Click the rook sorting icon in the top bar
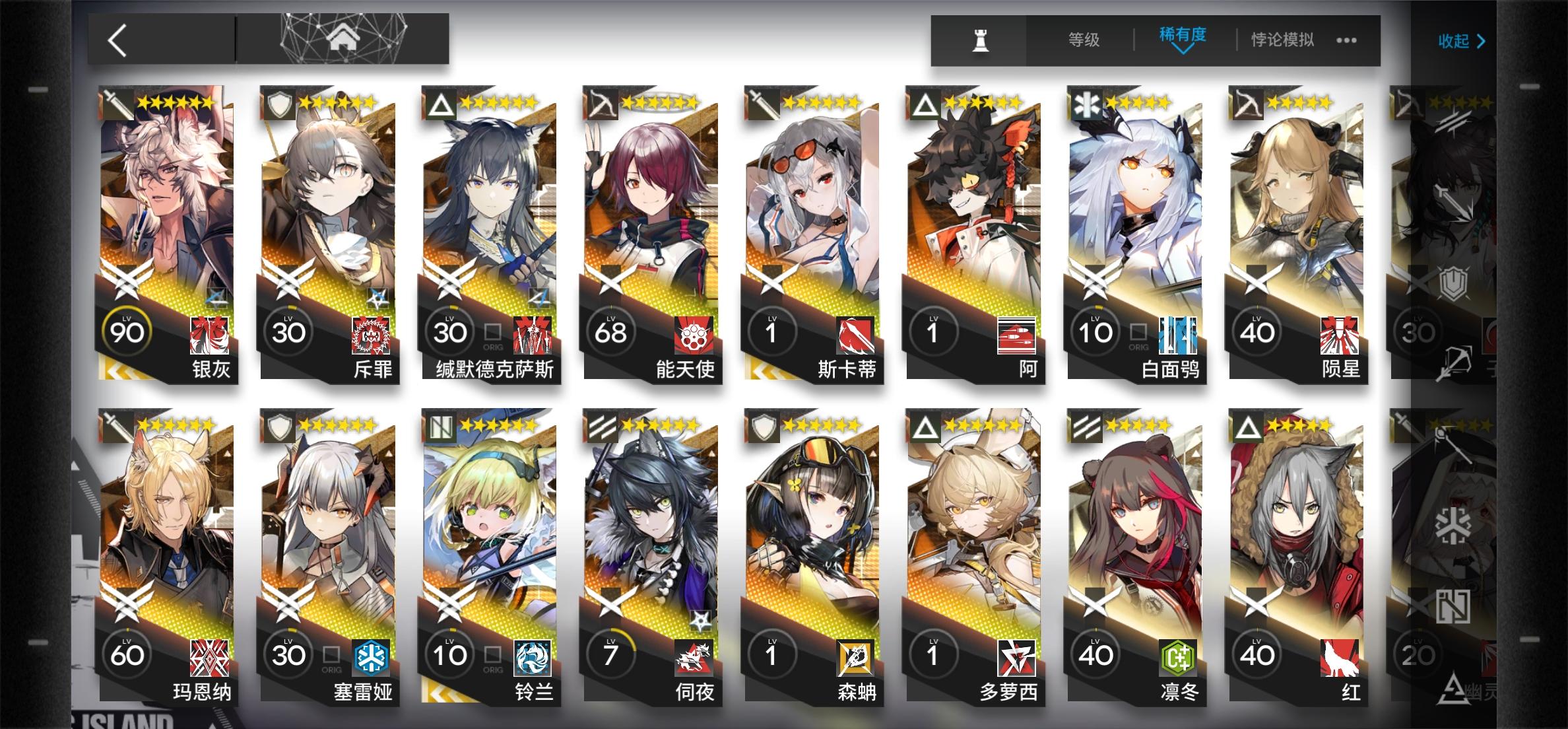This screenshot has width=1568, height=729. point(981,40)
